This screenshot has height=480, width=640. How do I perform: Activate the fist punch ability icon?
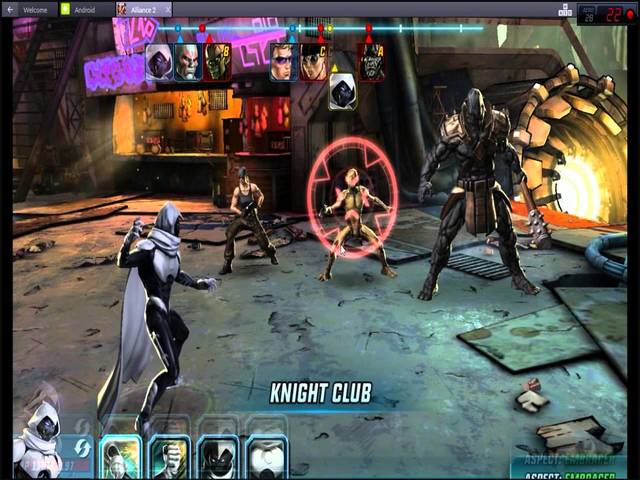coord(169,458)
